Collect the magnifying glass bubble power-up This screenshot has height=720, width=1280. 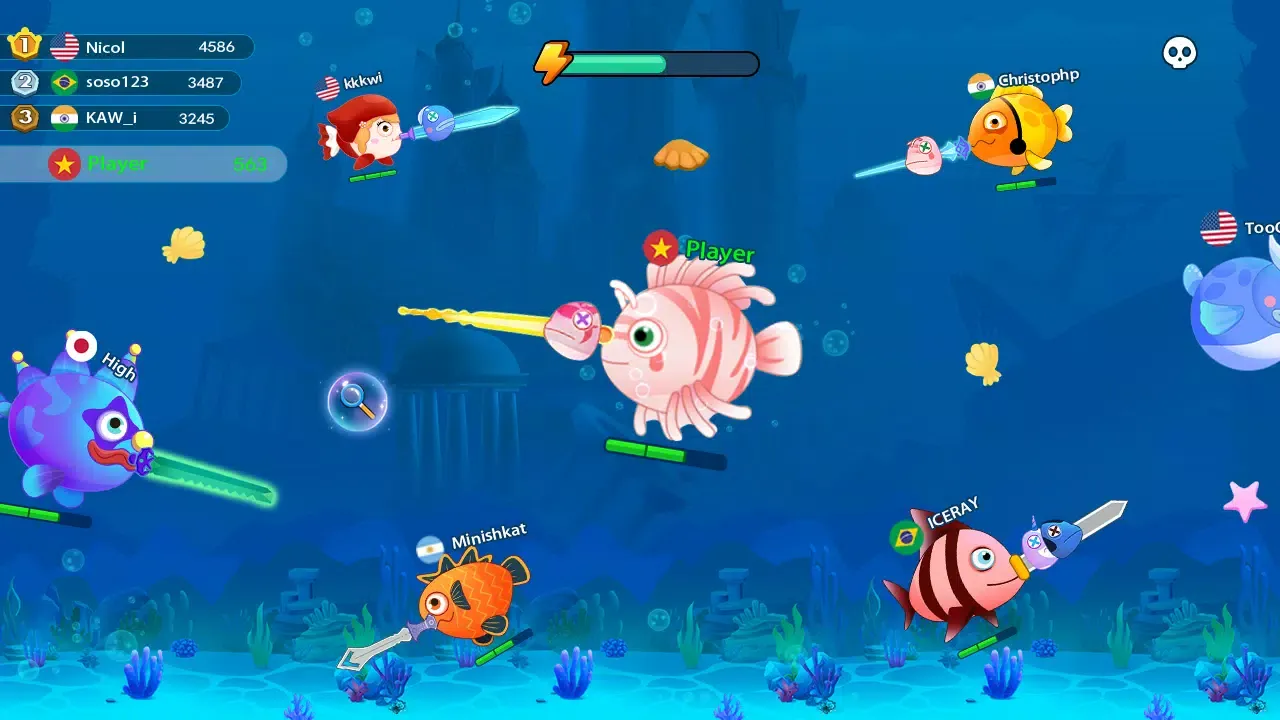coord(356,401)
